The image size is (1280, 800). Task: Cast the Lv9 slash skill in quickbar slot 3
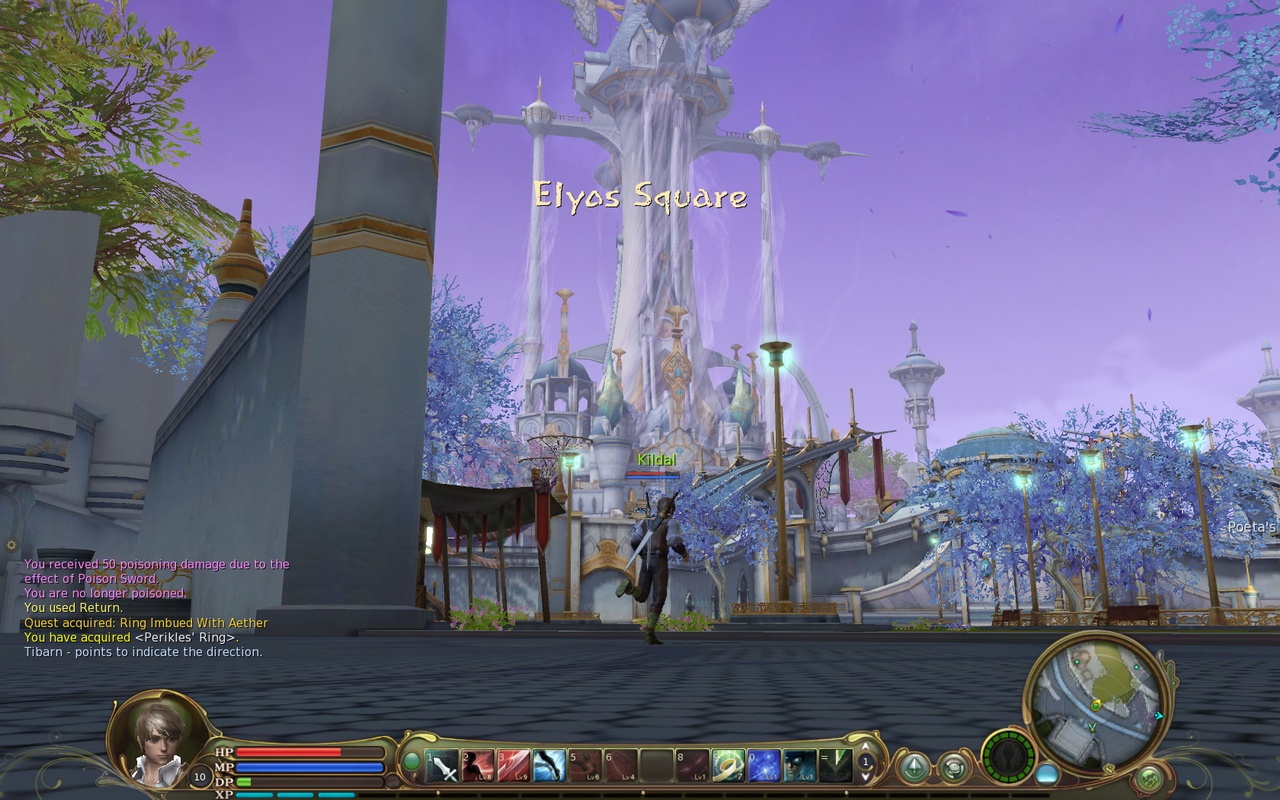513,765
